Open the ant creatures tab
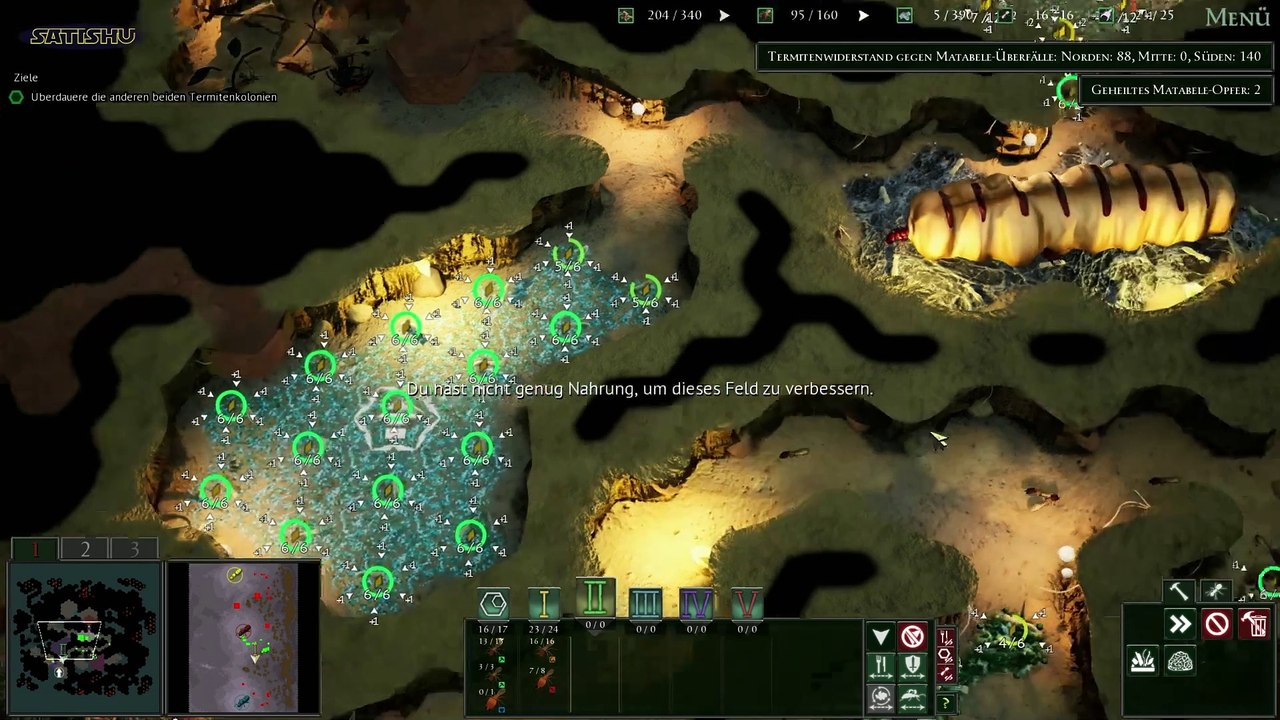The height and width of the screenshot is (720, 1280). pyautogui.click(x=1215, y=592)
